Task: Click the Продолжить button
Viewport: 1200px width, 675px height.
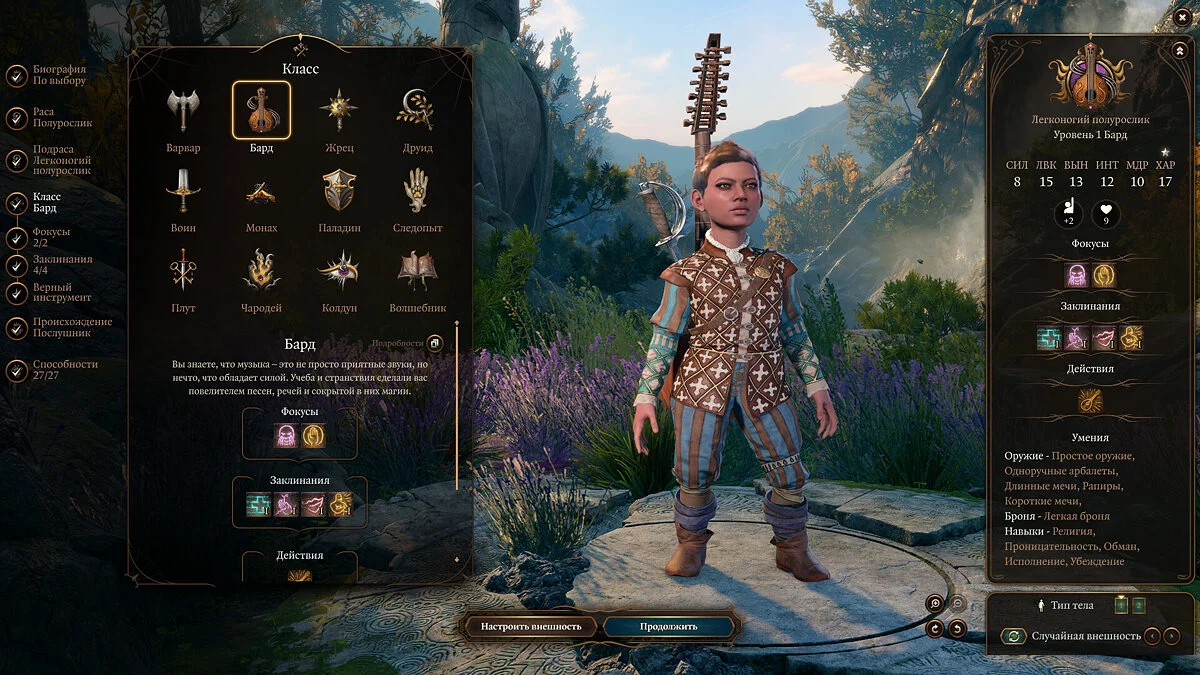Action: point(669,627)
